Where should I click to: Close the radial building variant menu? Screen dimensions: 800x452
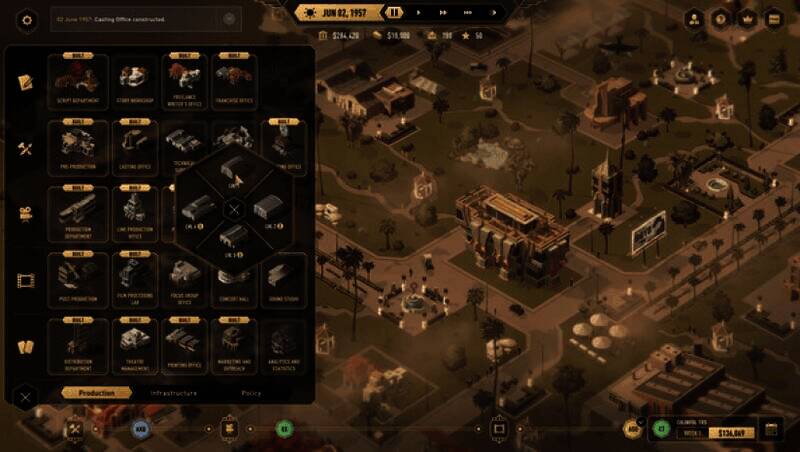point(233,209)
